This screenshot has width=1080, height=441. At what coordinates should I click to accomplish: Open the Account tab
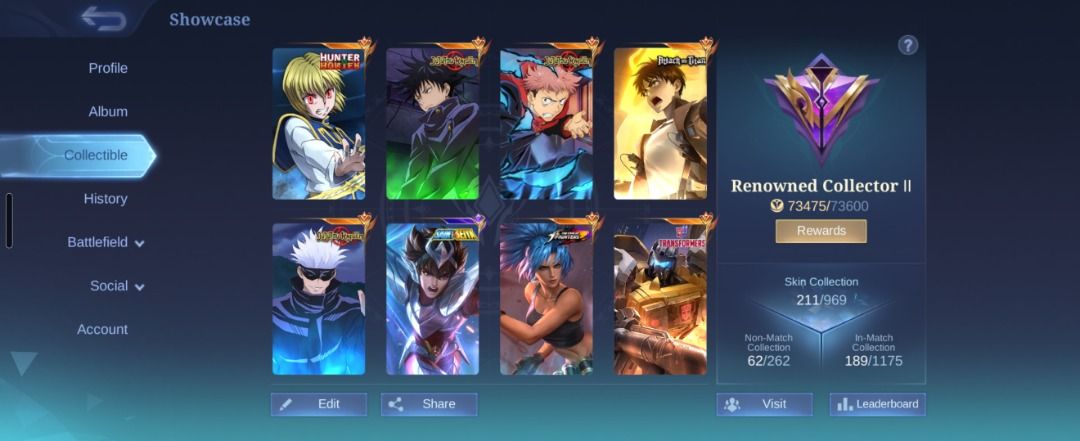click(x=103, y=329)
